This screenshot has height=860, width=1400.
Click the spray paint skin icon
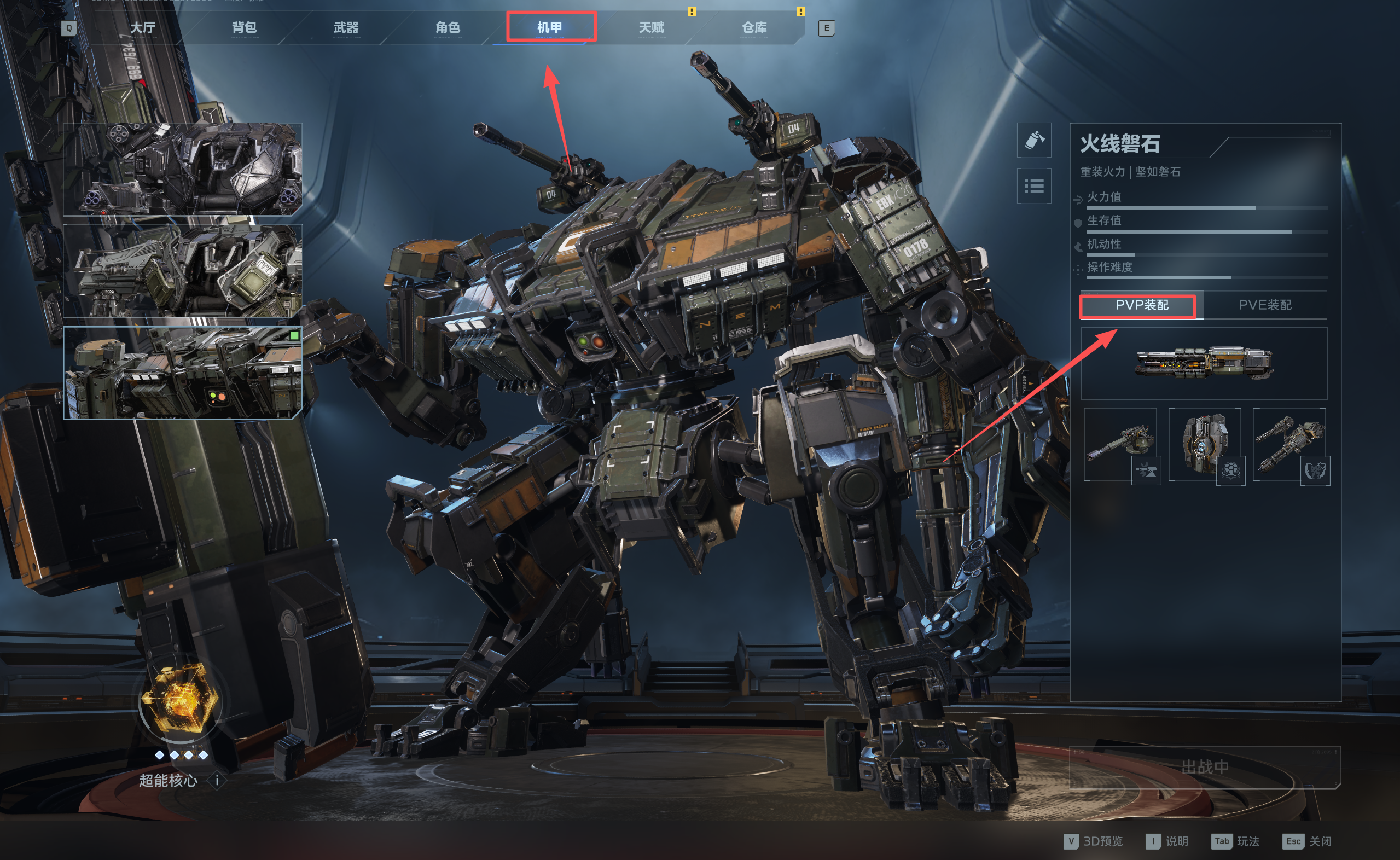click(x=1034, y=140)
